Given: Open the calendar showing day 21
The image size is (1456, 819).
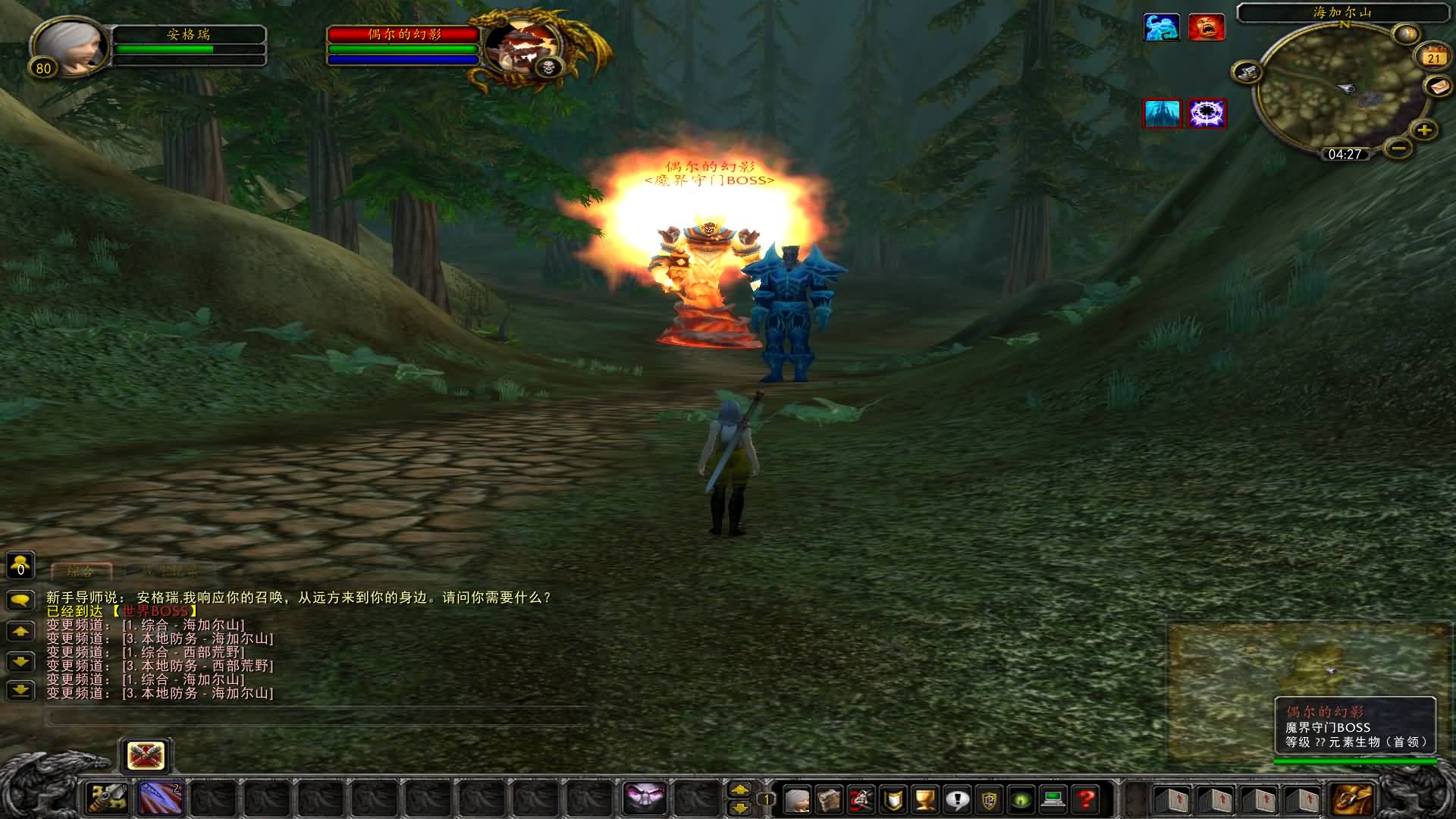Looking at the screenshot, I should tap(1432, 57).
